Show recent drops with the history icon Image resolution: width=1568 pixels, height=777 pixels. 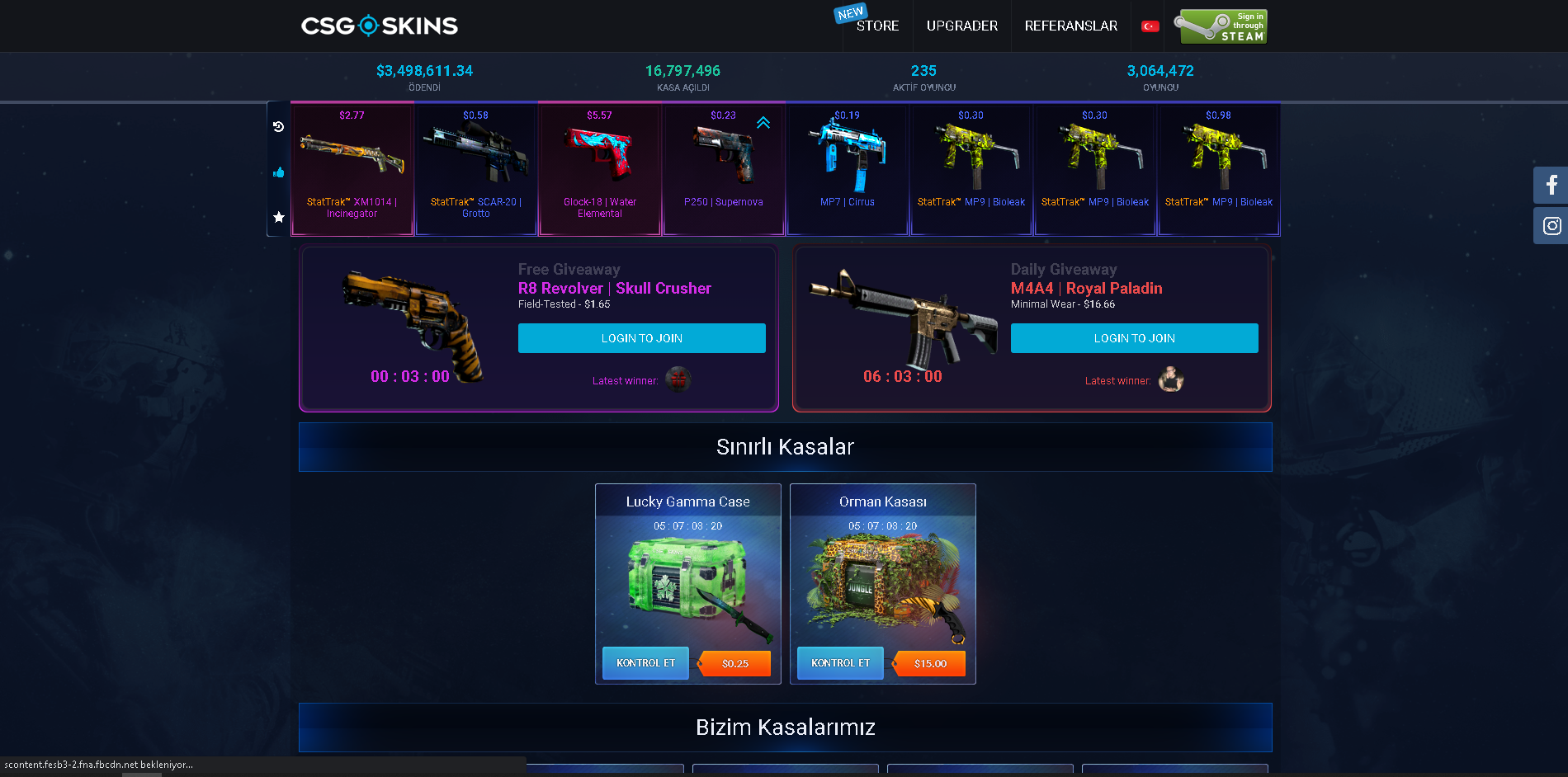[x=279, y=126]
